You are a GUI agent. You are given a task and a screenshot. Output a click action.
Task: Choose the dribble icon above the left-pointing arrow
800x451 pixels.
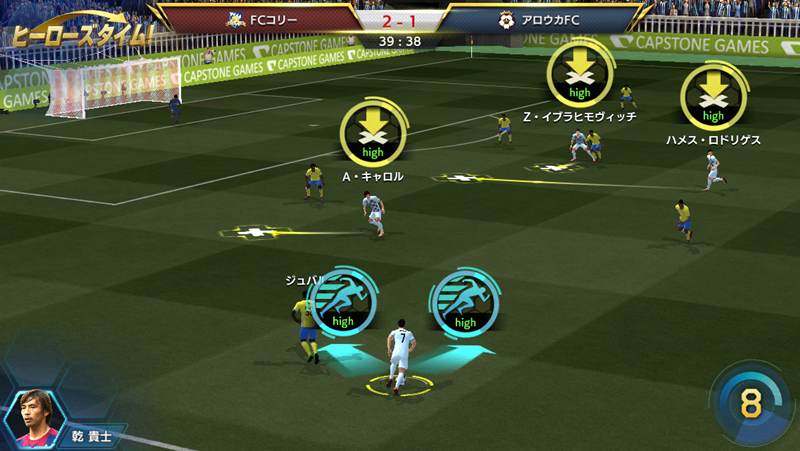(343, 303)
